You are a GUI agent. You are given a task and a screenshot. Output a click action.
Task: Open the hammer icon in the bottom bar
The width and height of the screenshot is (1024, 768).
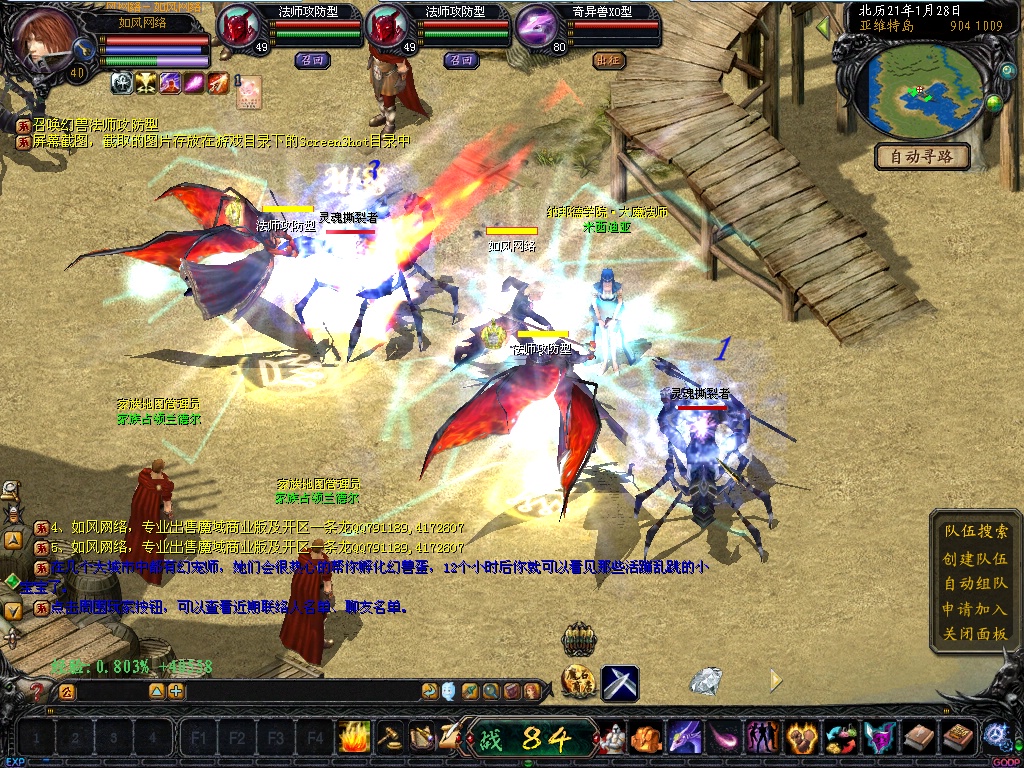tap(389, 738)
